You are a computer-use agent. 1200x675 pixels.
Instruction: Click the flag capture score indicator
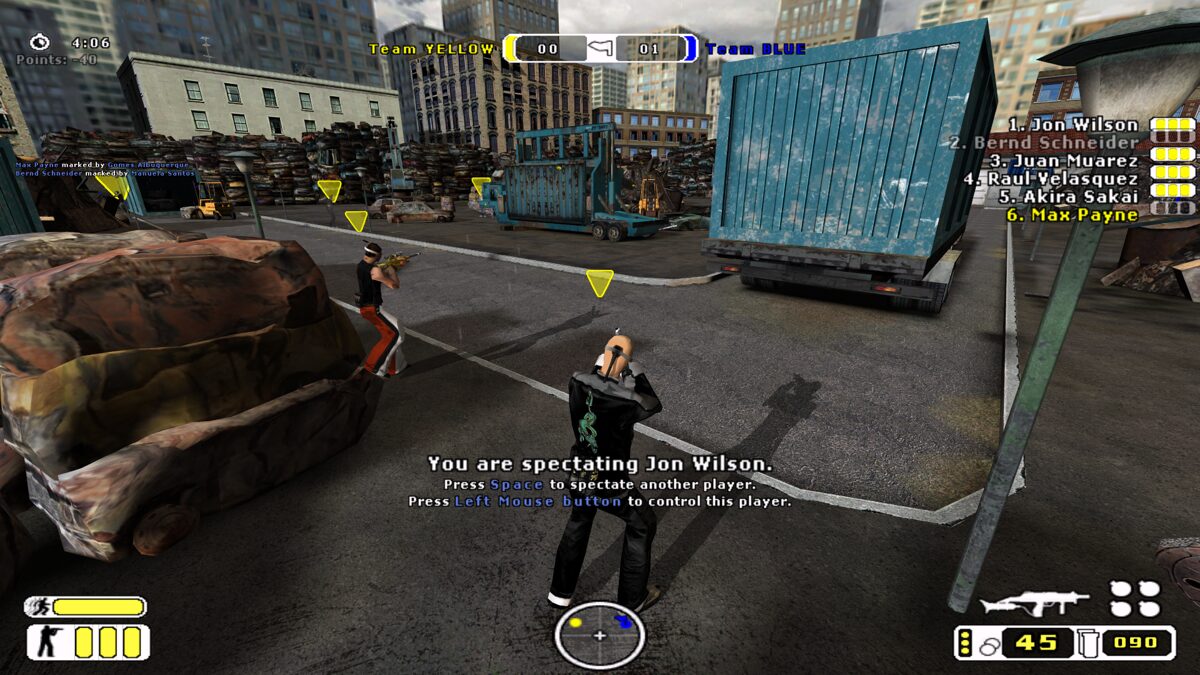click(x=600, y=48)
